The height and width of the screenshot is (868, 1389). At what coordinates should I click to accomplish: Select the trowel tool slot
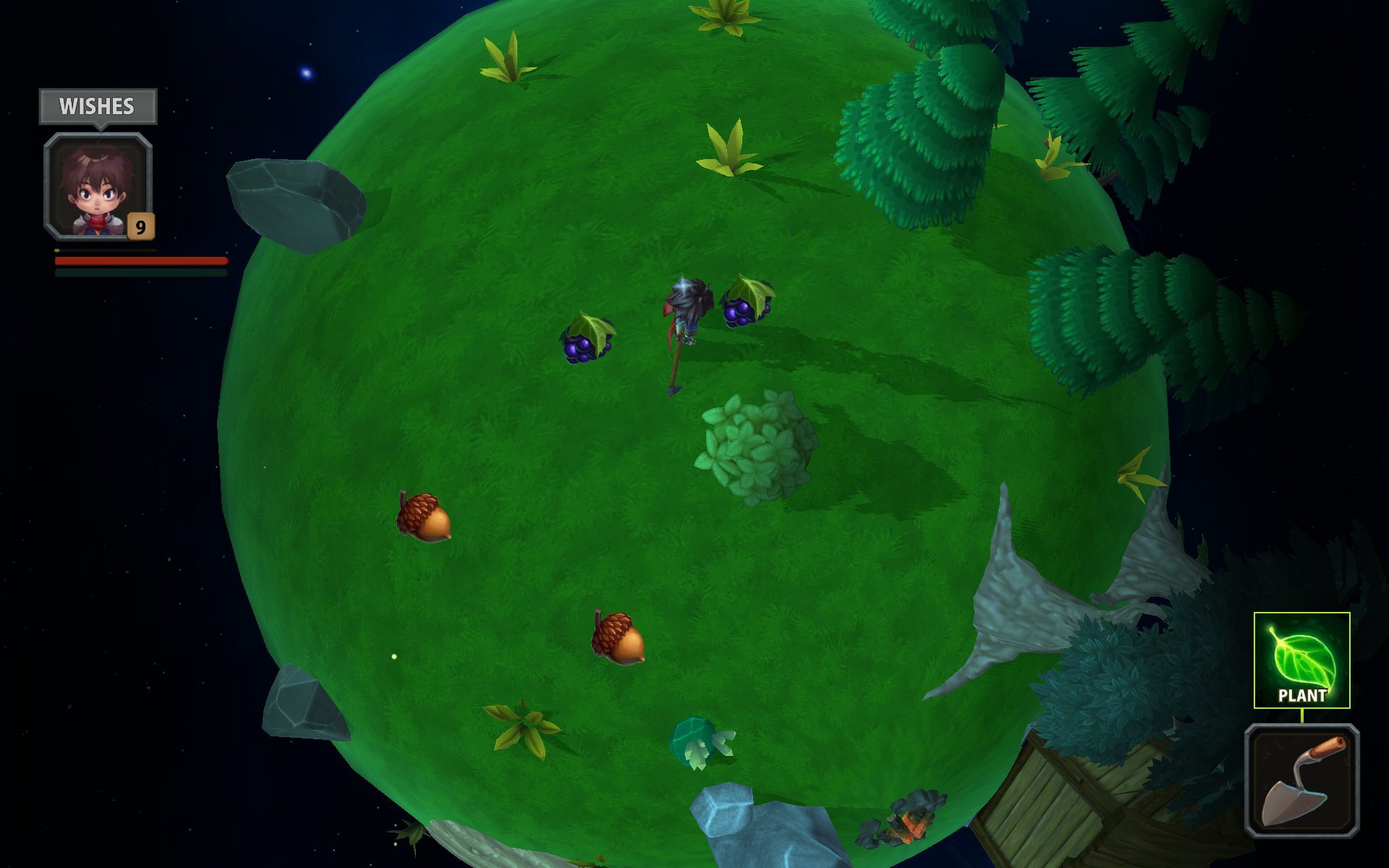point(1301,780)
